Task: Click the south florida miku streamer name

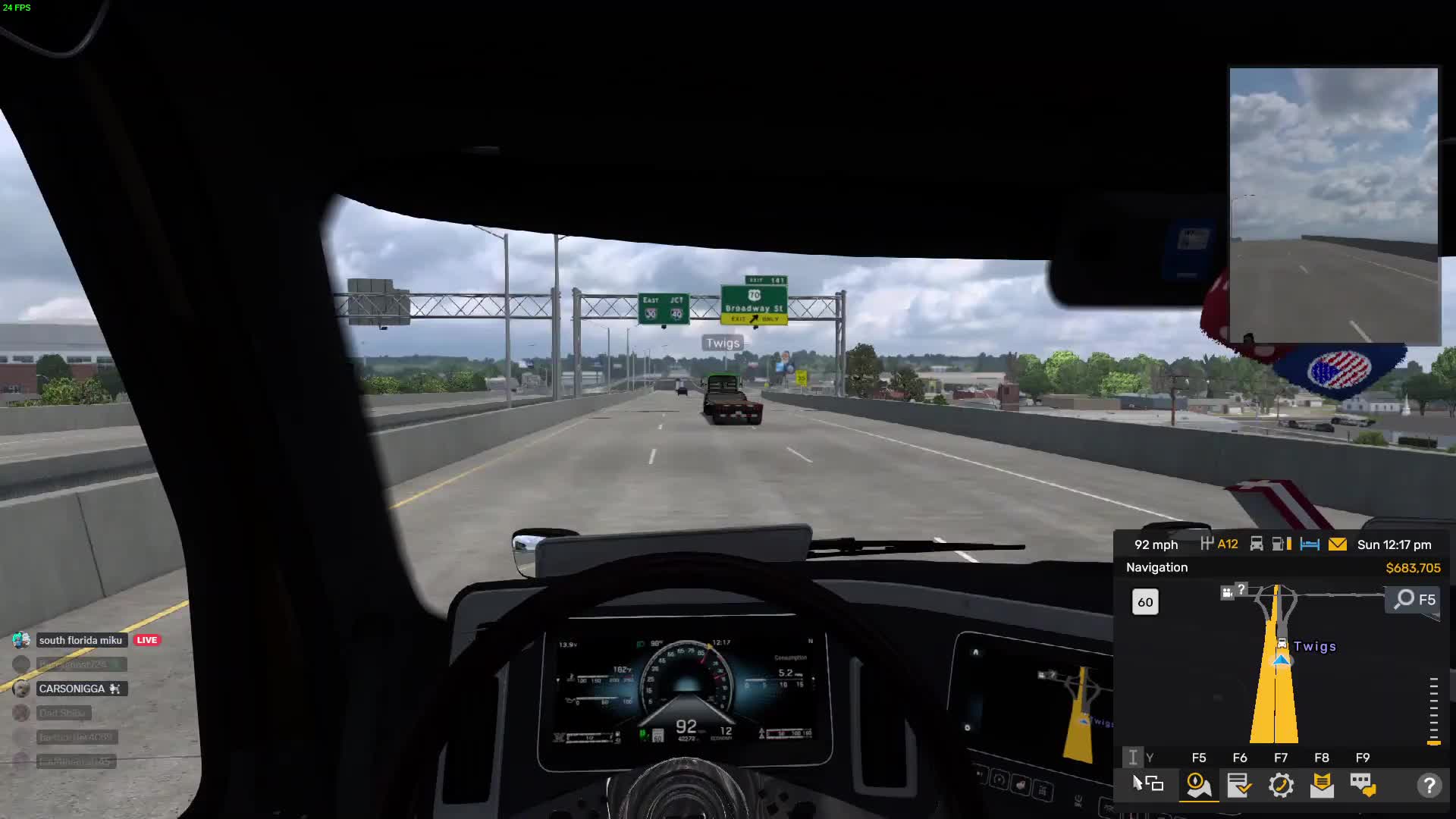Action: 81,639
